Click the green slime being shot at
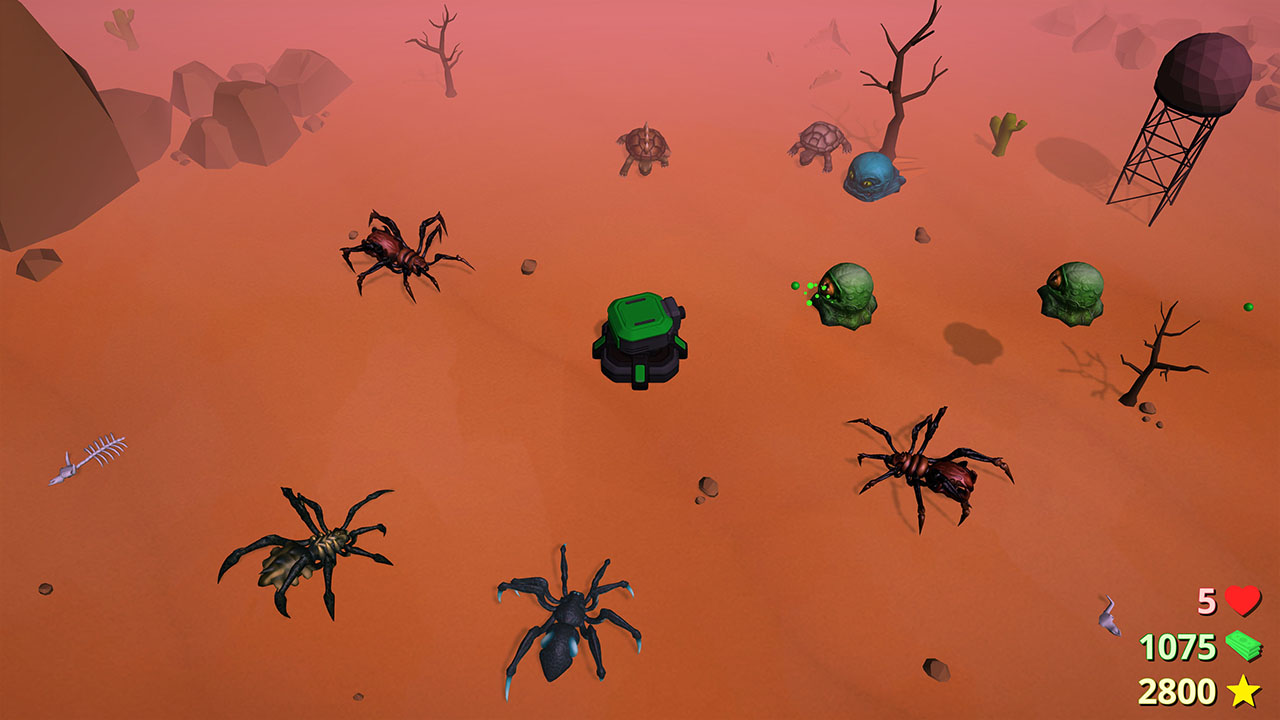 pos(846,295)
